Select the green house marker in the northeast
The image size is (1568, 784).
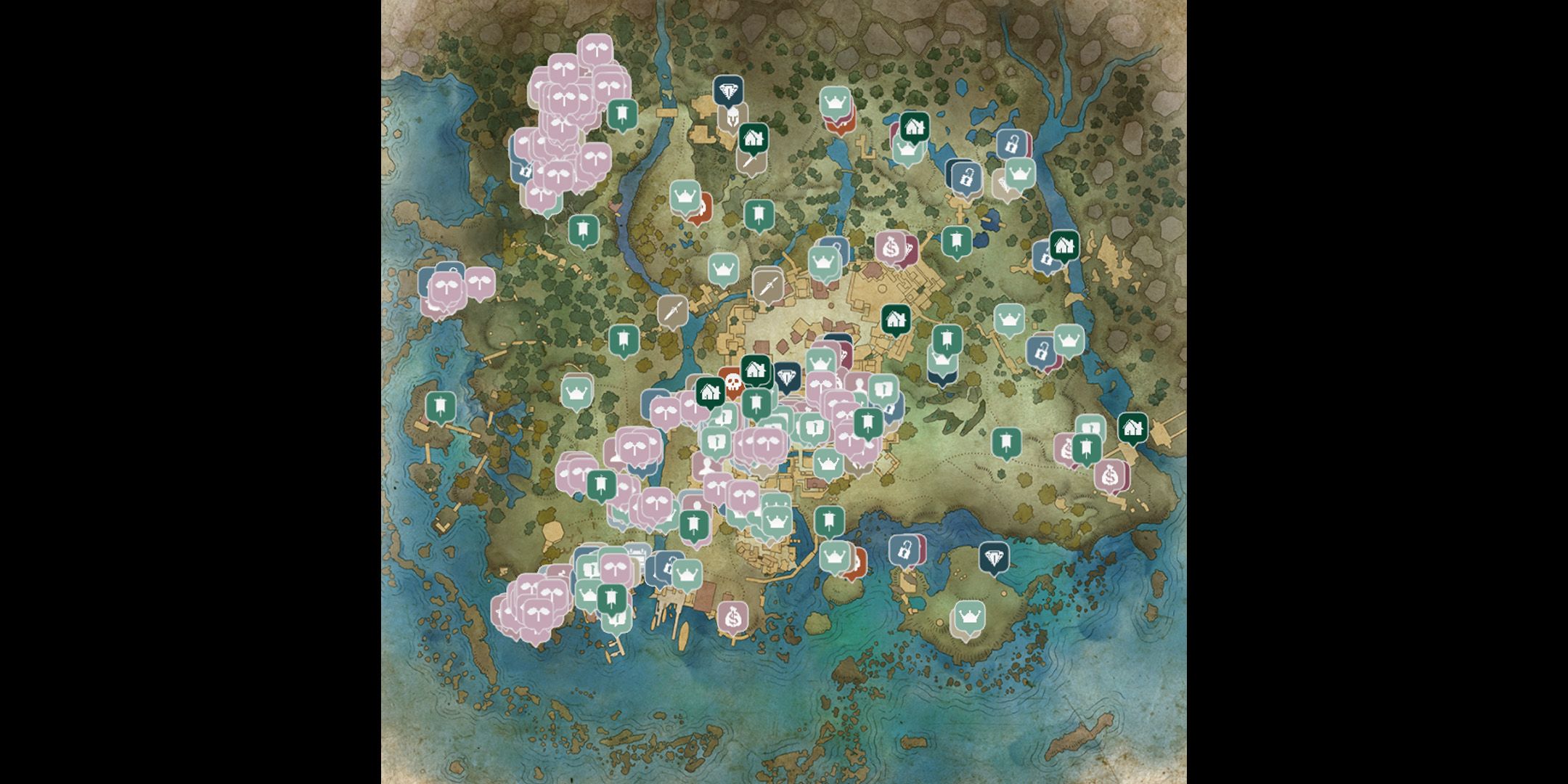point(1065,245)
